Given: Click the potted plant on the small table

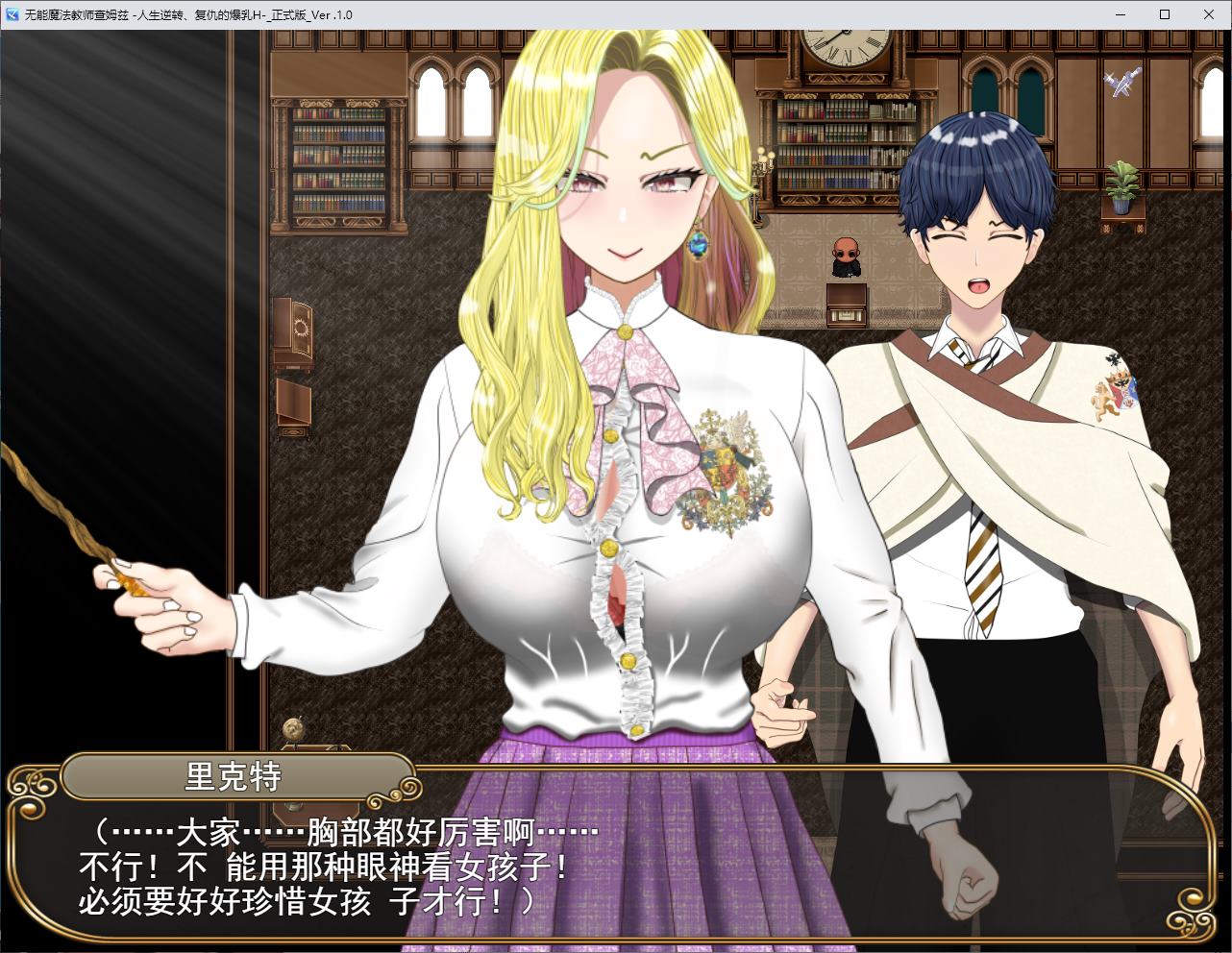Looking at the screenshot, I should (1122, 183).
